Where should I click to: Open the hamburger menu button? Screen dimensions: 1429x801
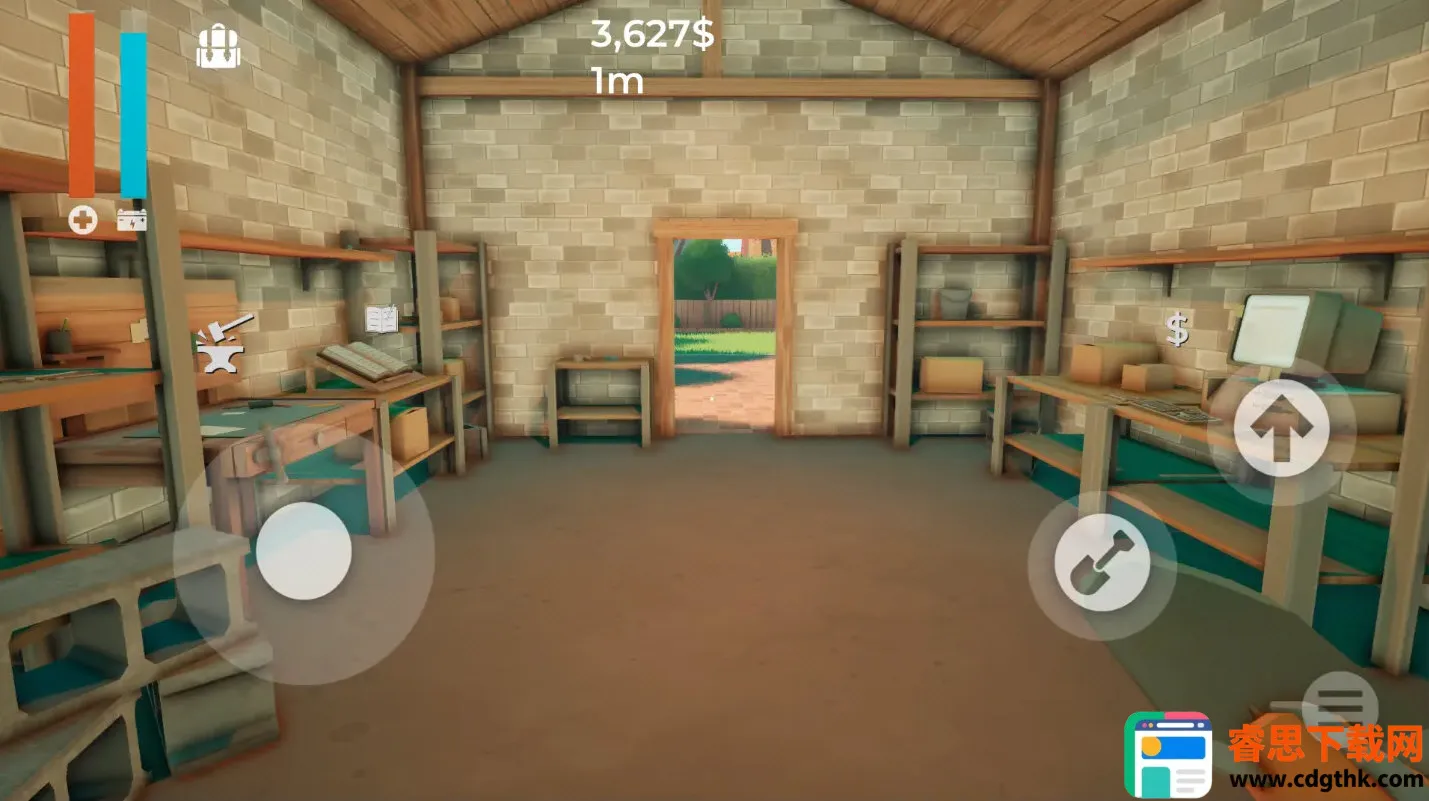tap(1339, 699)
